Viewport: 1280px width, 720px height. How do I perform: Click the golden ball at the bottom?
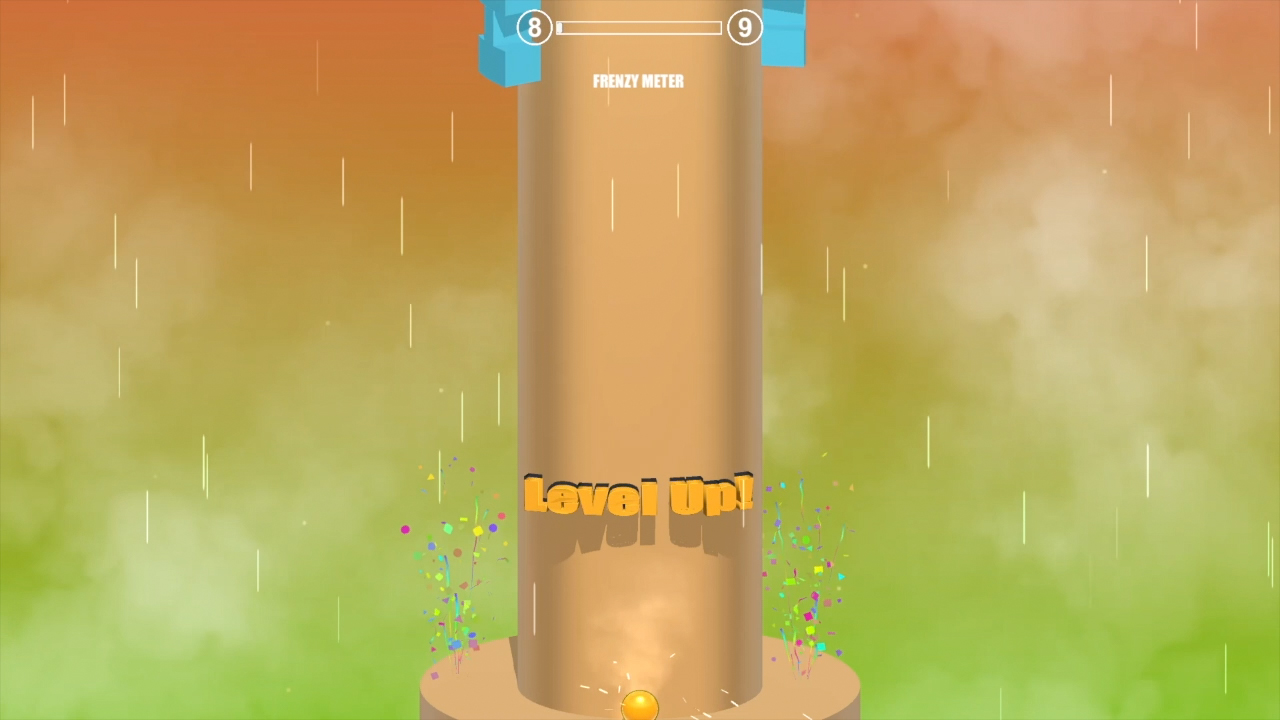click(x=641, y=706)
